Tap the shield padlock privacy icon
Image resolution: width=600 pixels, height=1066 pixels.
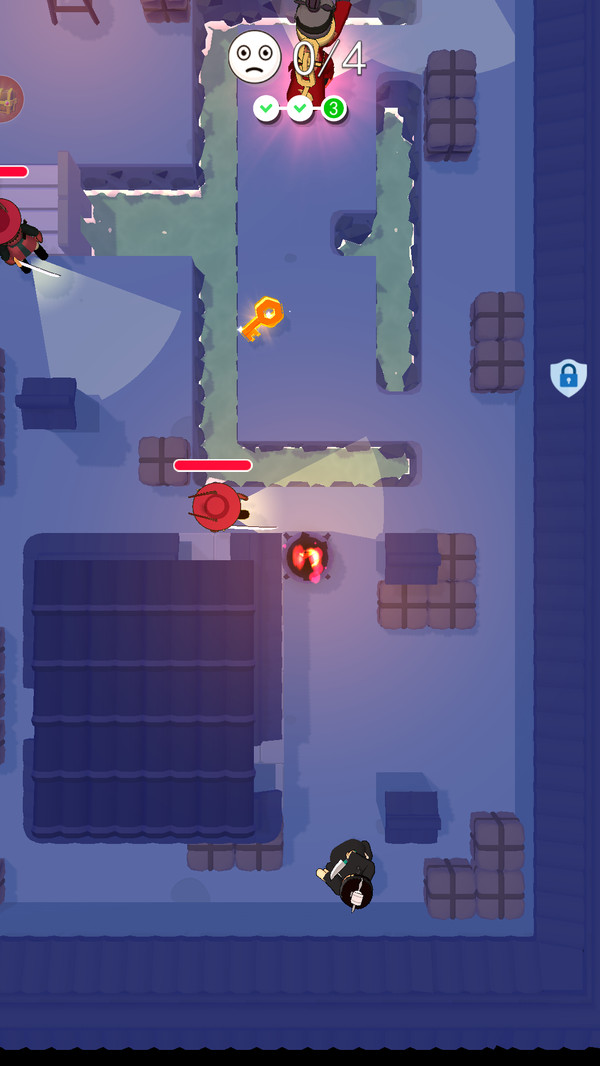[x=568, y=377]
